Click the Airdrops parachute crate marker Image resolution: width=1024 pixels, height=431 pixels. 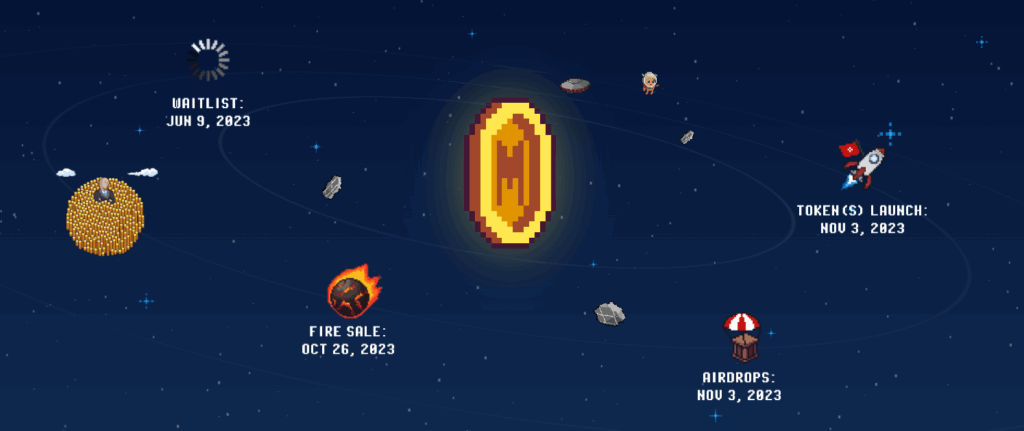point(741,336)
